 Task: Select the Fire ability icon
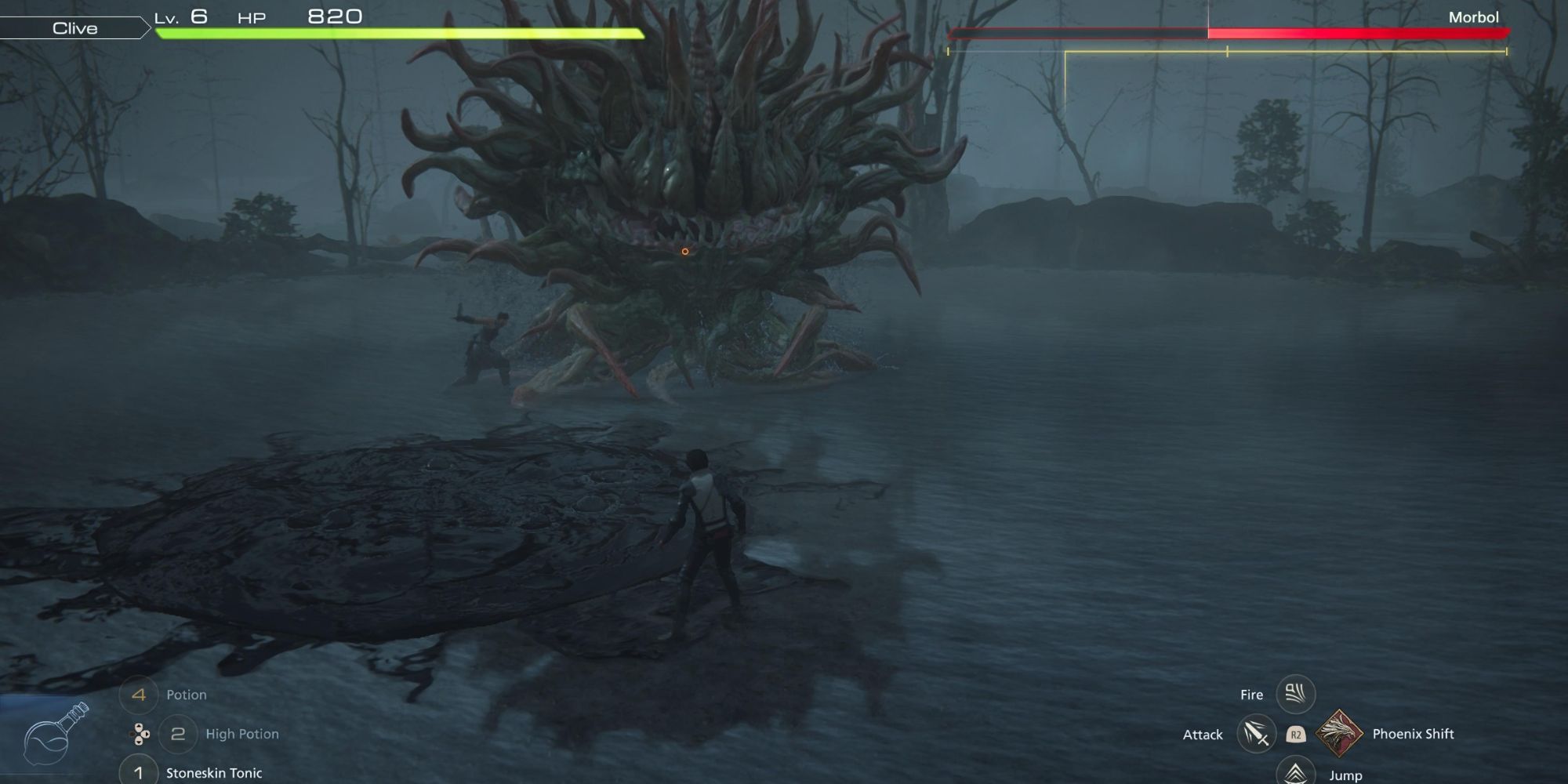point(1296,693)
